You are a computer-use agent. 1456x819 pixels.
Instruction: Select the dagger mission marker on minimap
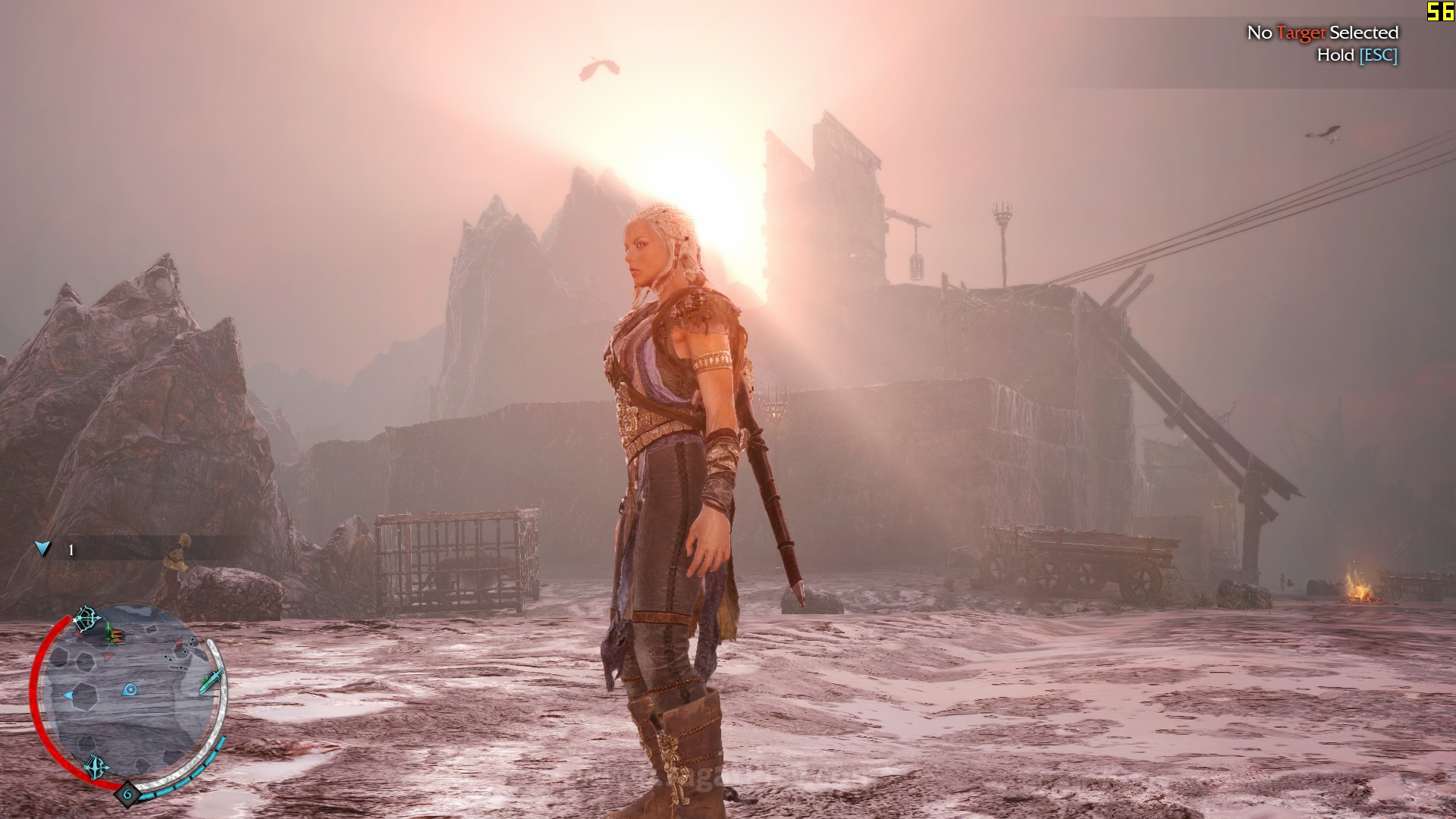[212, 680]
